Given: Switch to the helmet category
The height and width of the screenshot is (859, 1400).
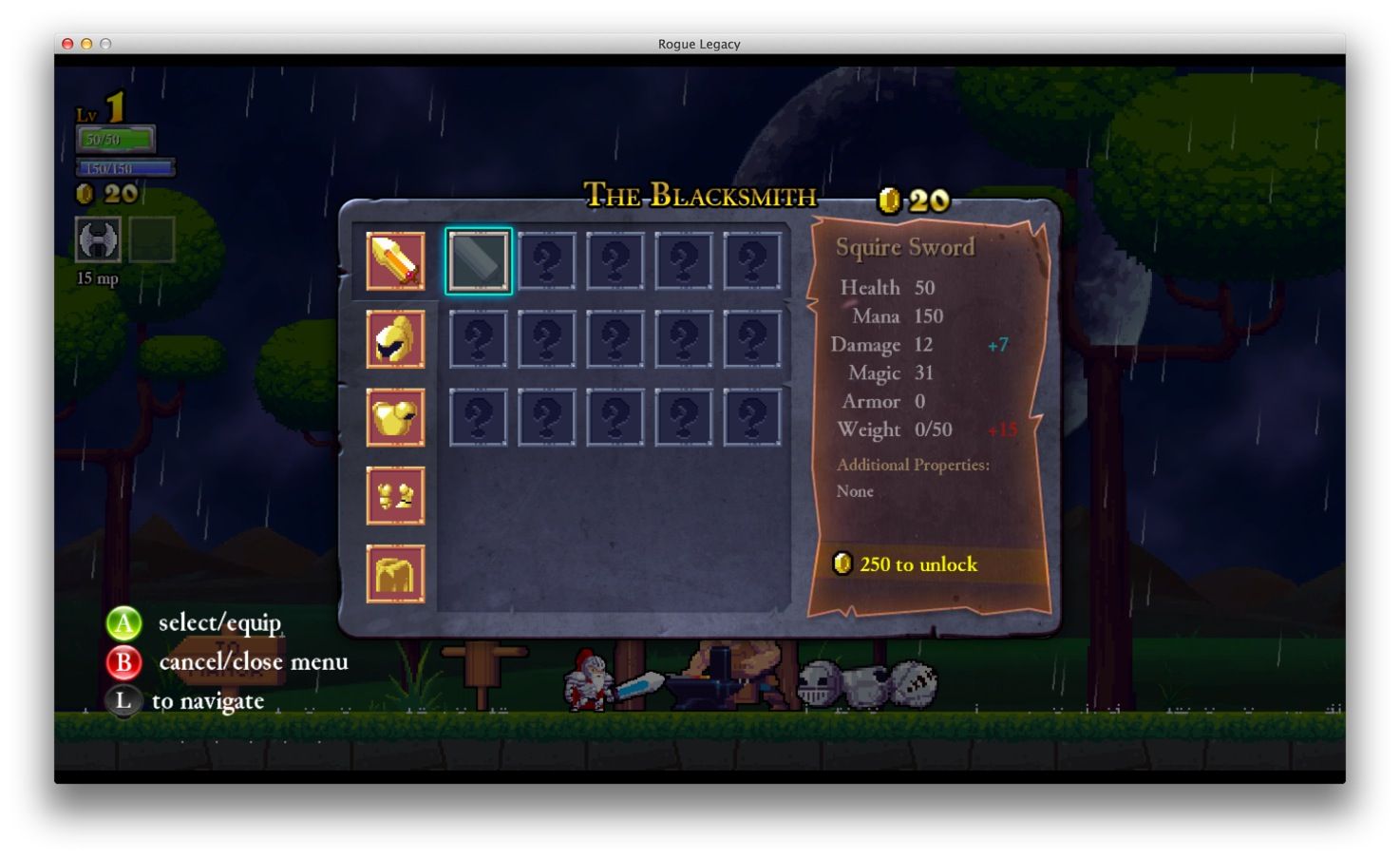Looking at the screenshot, I should [x=395, y=339].
